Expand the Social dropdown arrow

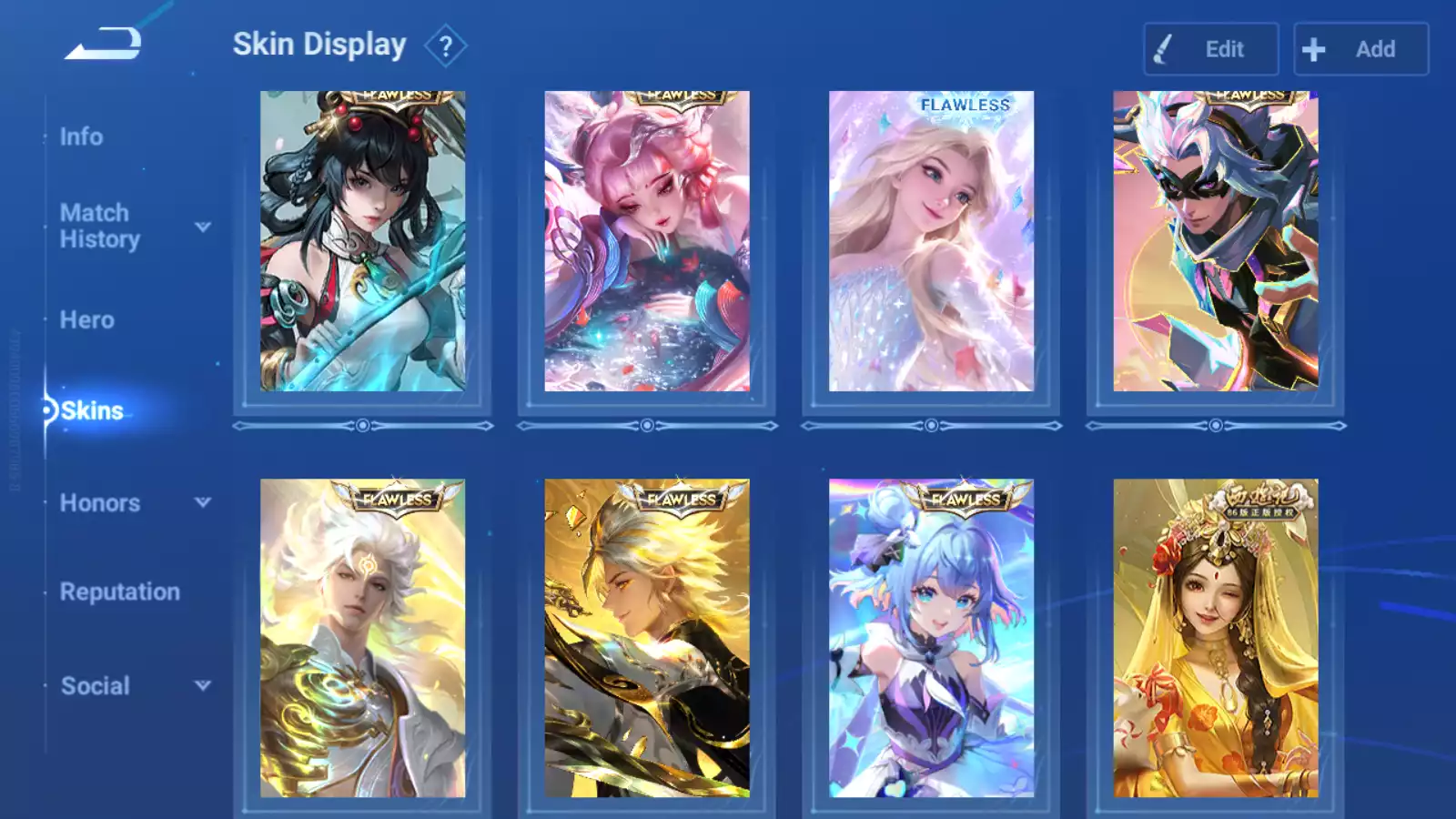point(203,685)
